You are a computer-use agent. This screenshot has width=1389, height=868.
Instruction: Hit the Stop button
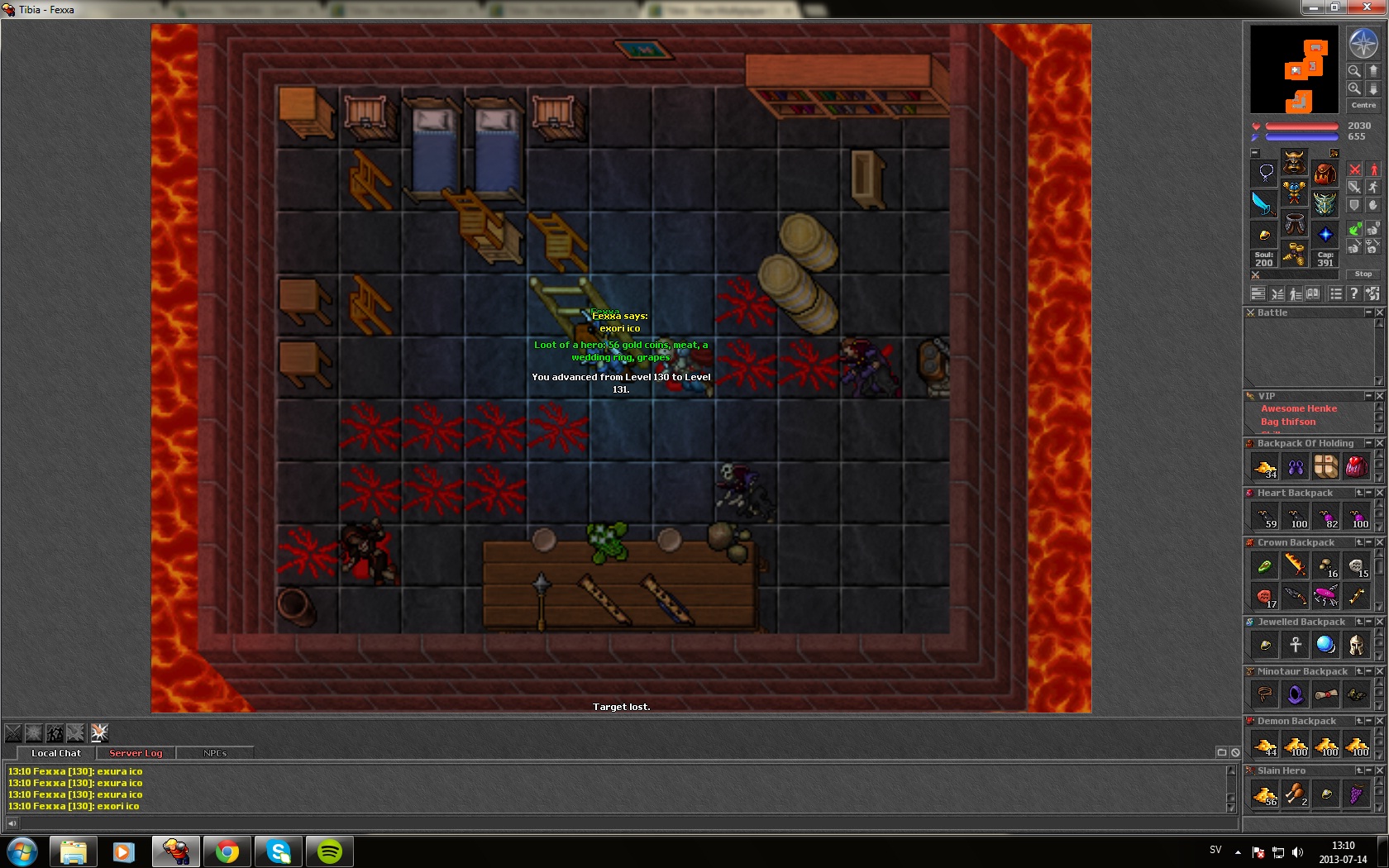tap(1363, 274)
